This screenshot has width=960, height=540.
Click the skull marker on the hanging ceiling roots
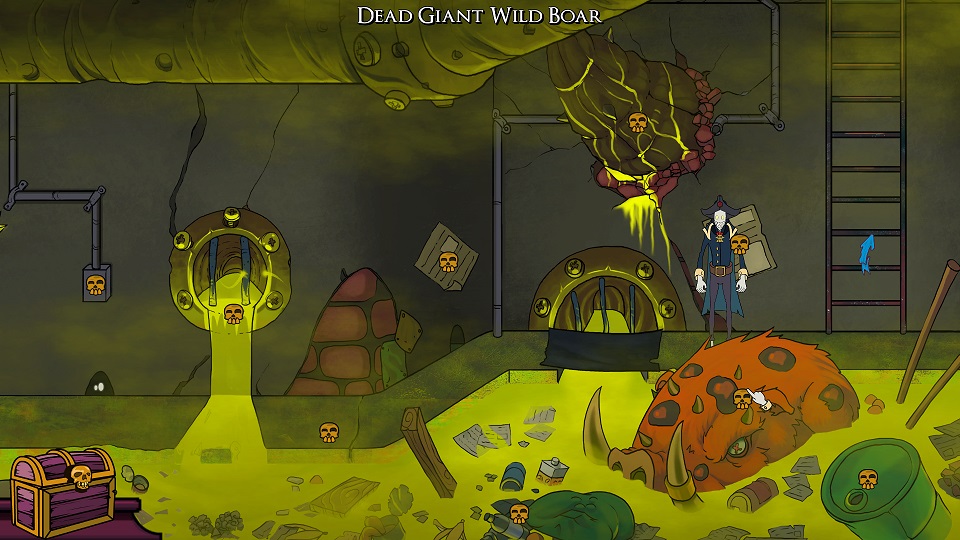click(x=636, y=123)
